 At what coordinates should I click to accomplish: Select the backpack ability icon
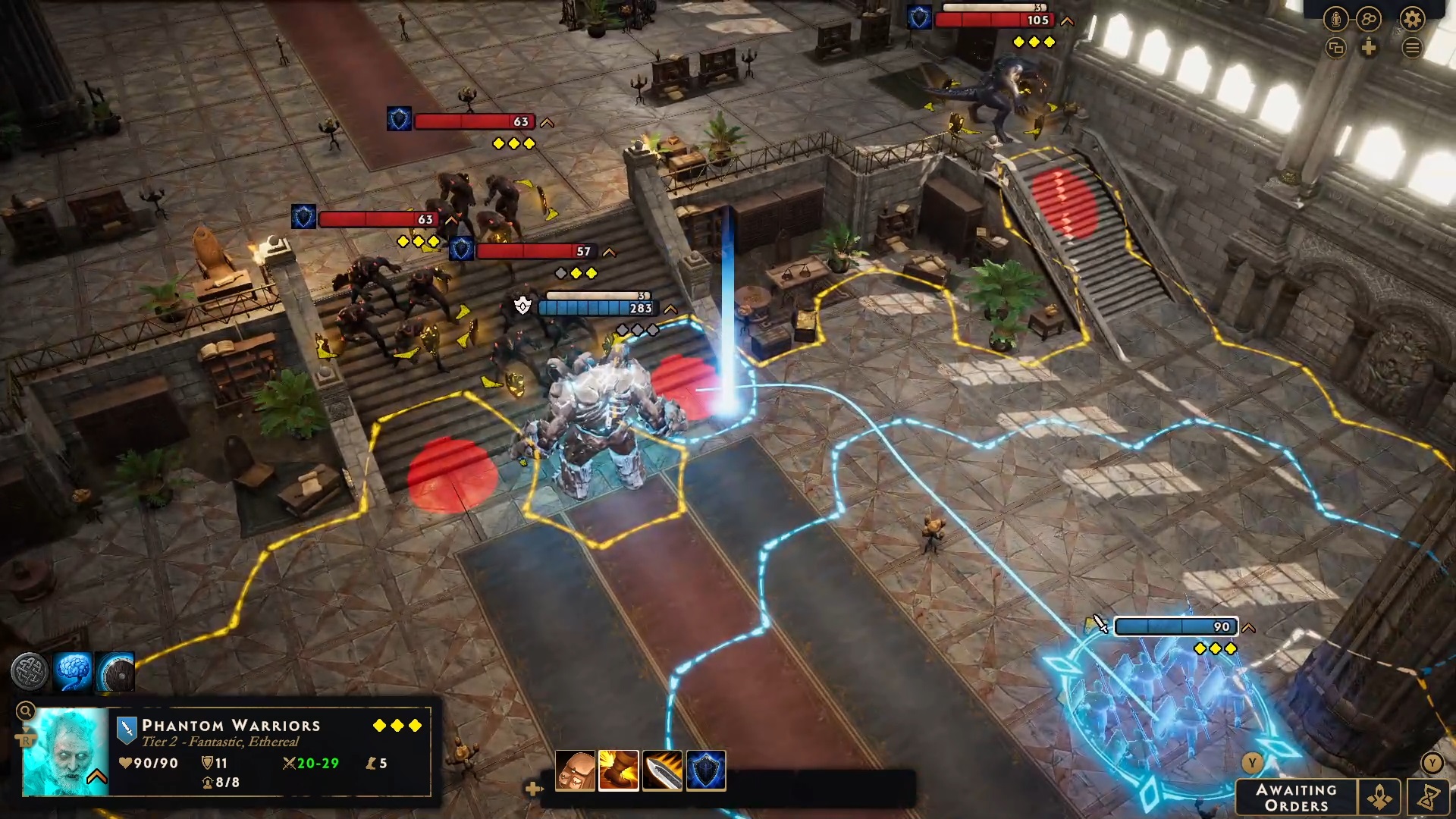(x=576, y=770)
